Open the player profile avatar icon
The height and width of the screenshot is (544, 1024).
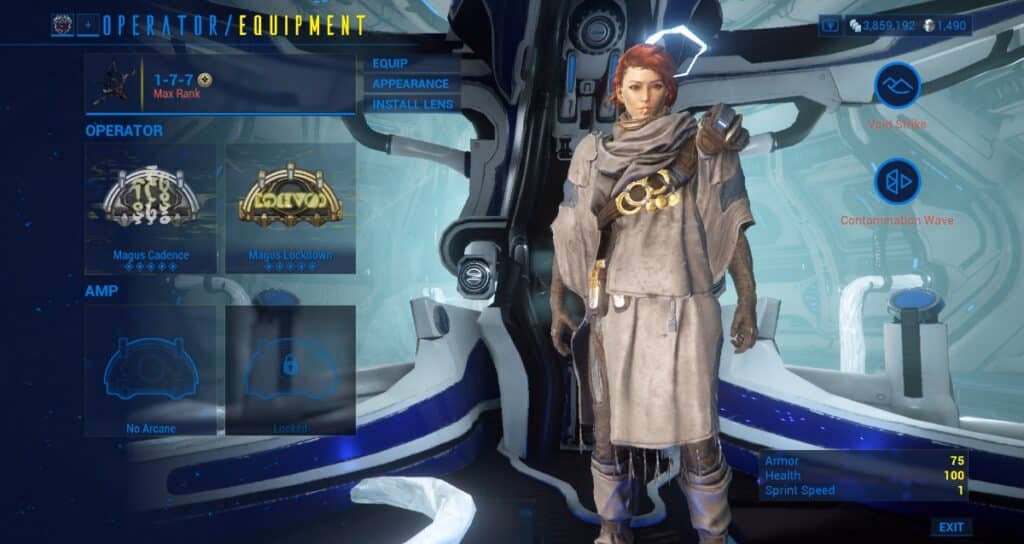pyautogui.click(x=63, y=25)
